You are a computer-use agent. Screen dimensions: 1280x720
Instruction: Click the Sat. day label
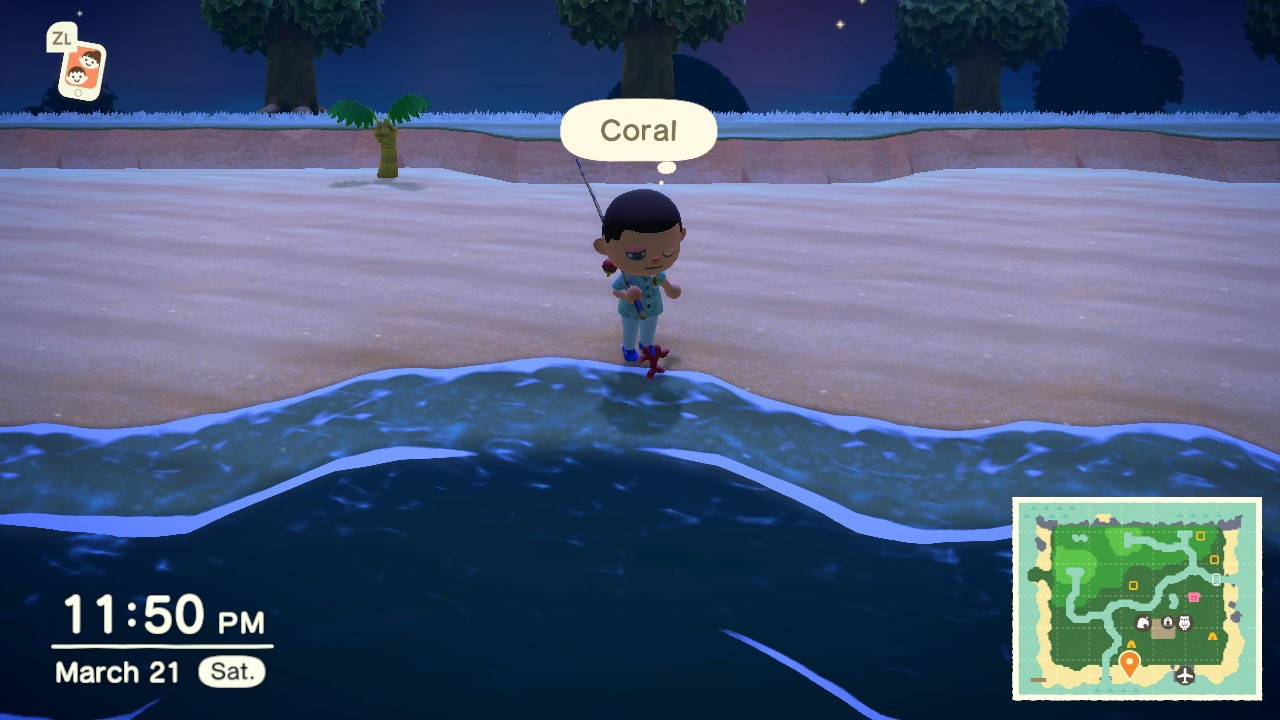point(231,672)
